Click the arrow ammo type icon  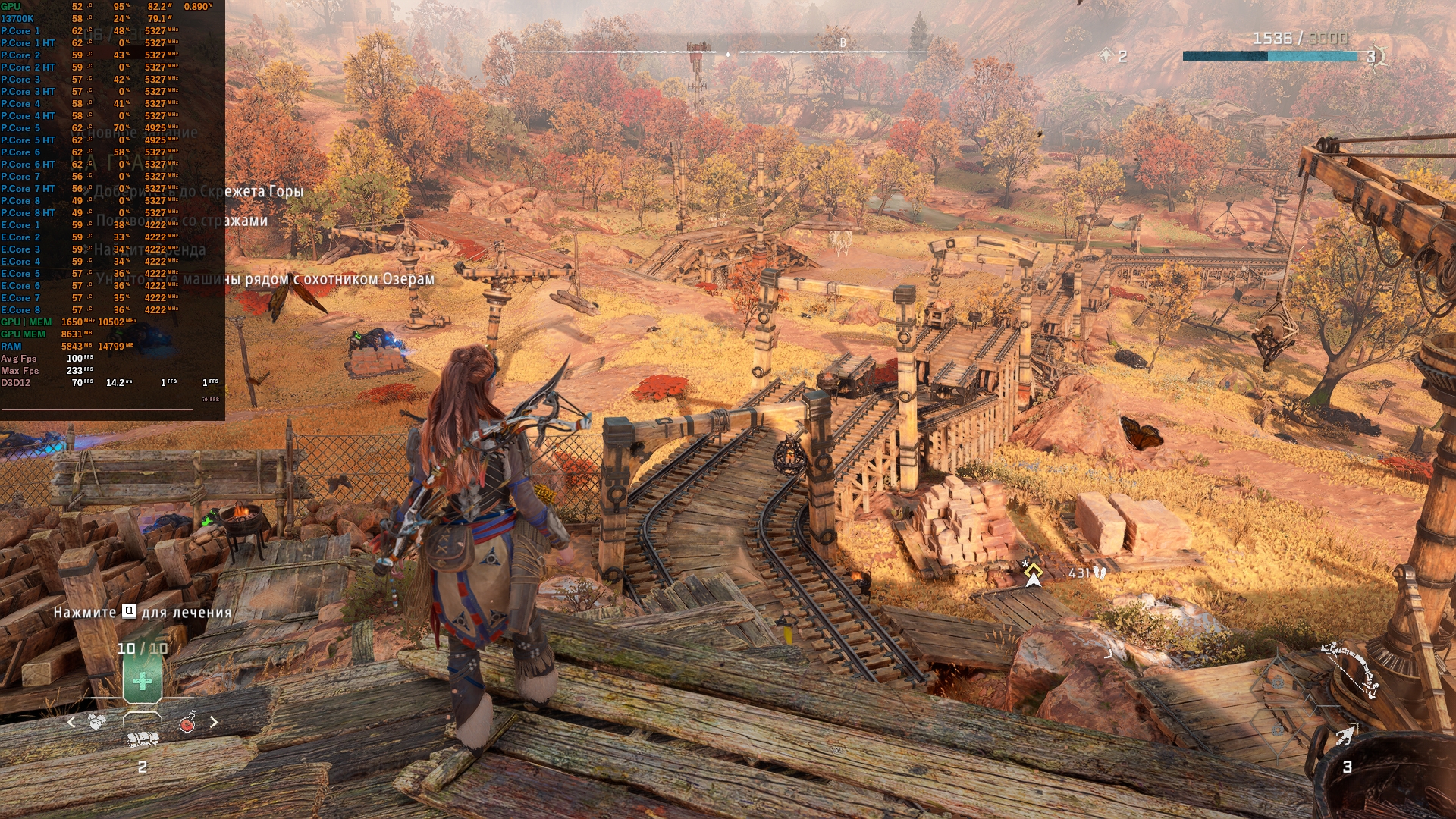(x=1345, y=735)
